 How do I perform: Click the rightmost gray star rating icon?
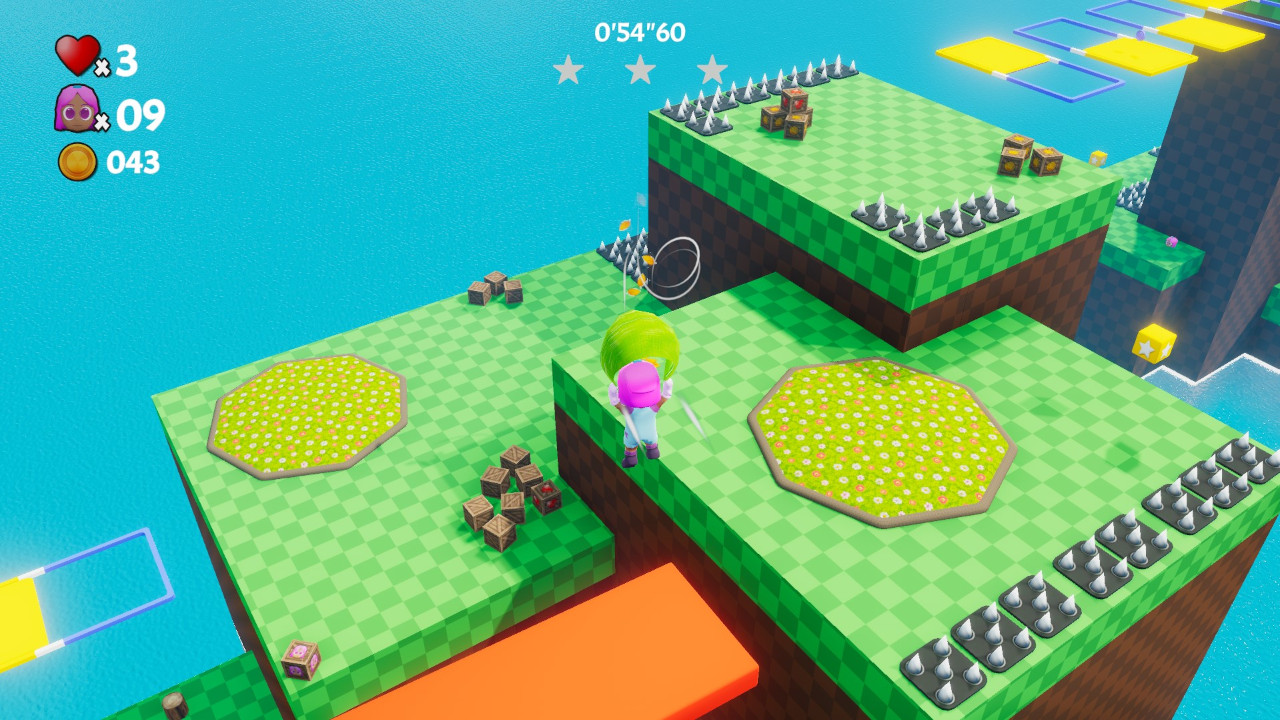[712, 70]
